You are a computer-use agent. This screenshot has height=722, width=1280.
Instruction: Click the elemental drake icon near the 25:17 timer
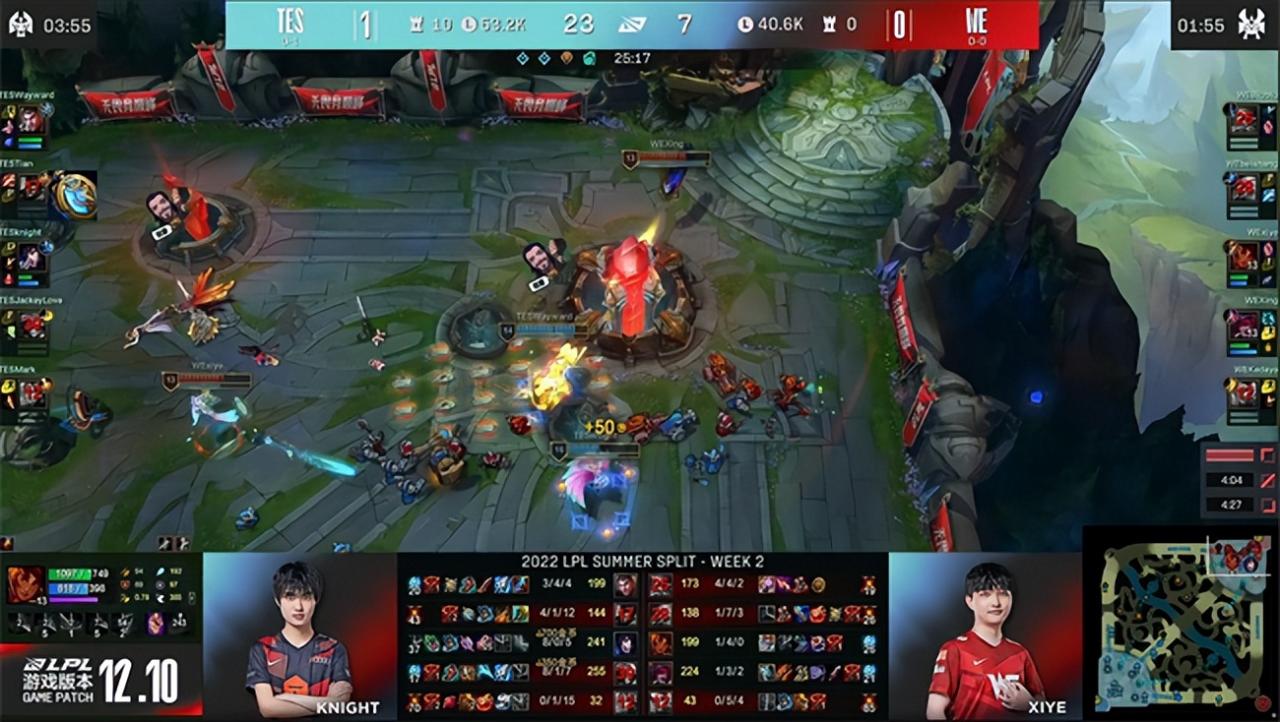(567, 57)
